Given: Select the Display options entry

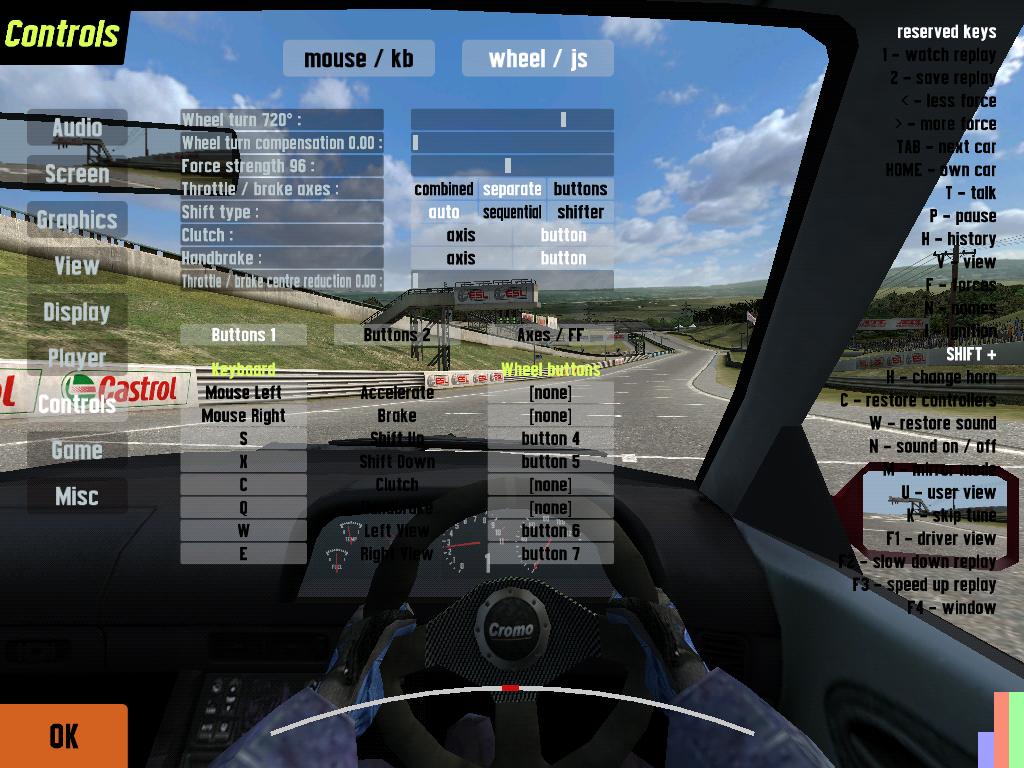Looking at the screenshot, I should pyautogui.click(x=77, y=312).
